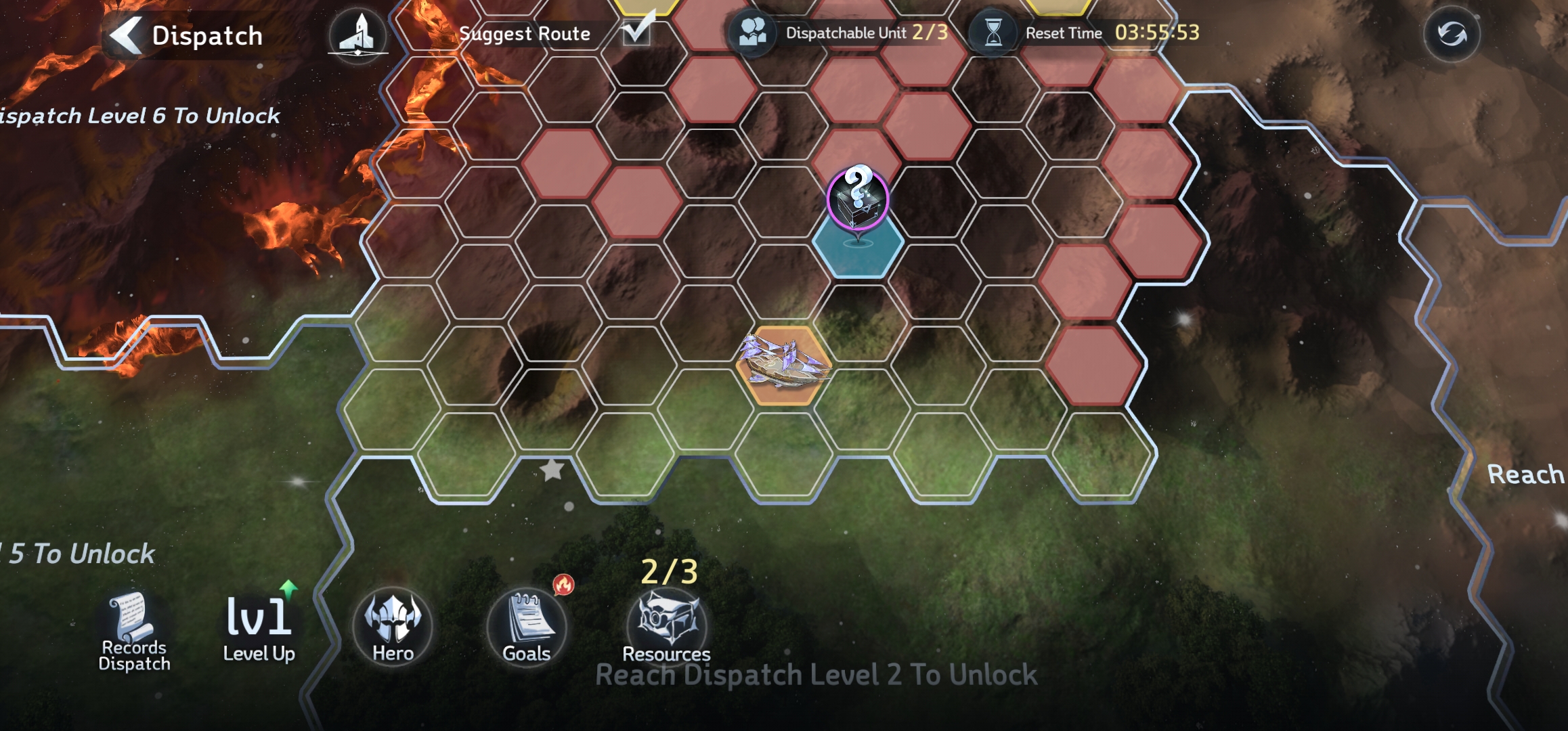Click the circular refresh arrows button
This screenshot has width=1568, height=731.
(x=1452, y=34)
